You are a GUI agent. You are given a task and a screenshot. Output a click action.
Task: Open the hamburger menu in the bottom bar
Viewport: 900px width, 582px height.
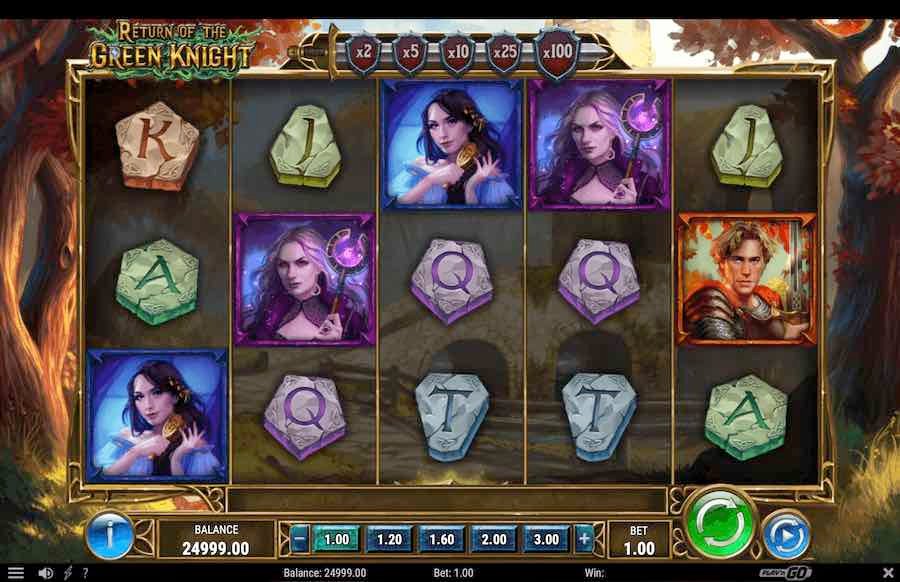15,574
